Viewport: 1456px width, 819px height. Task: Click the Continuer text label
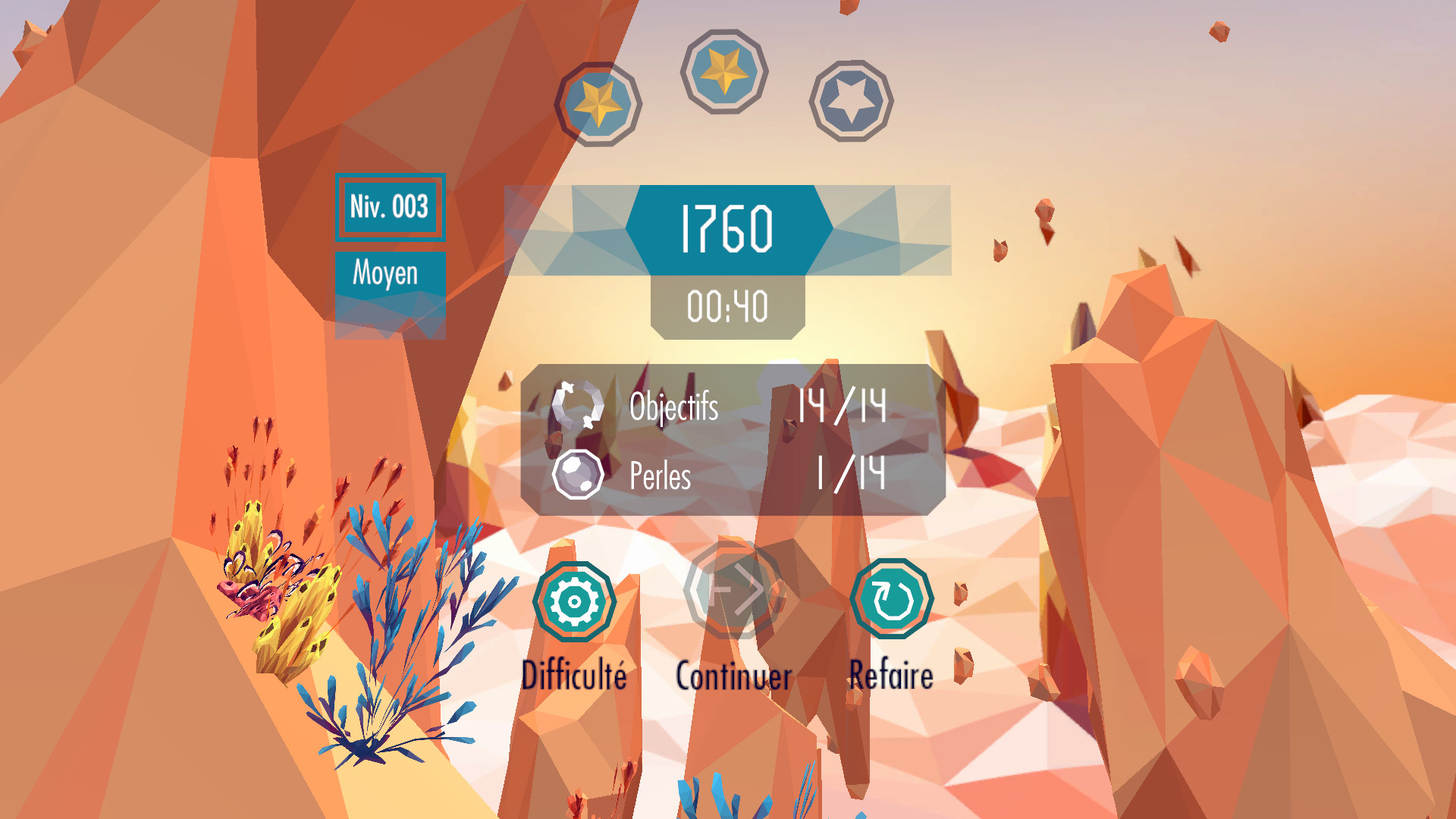tap(733, 676)
